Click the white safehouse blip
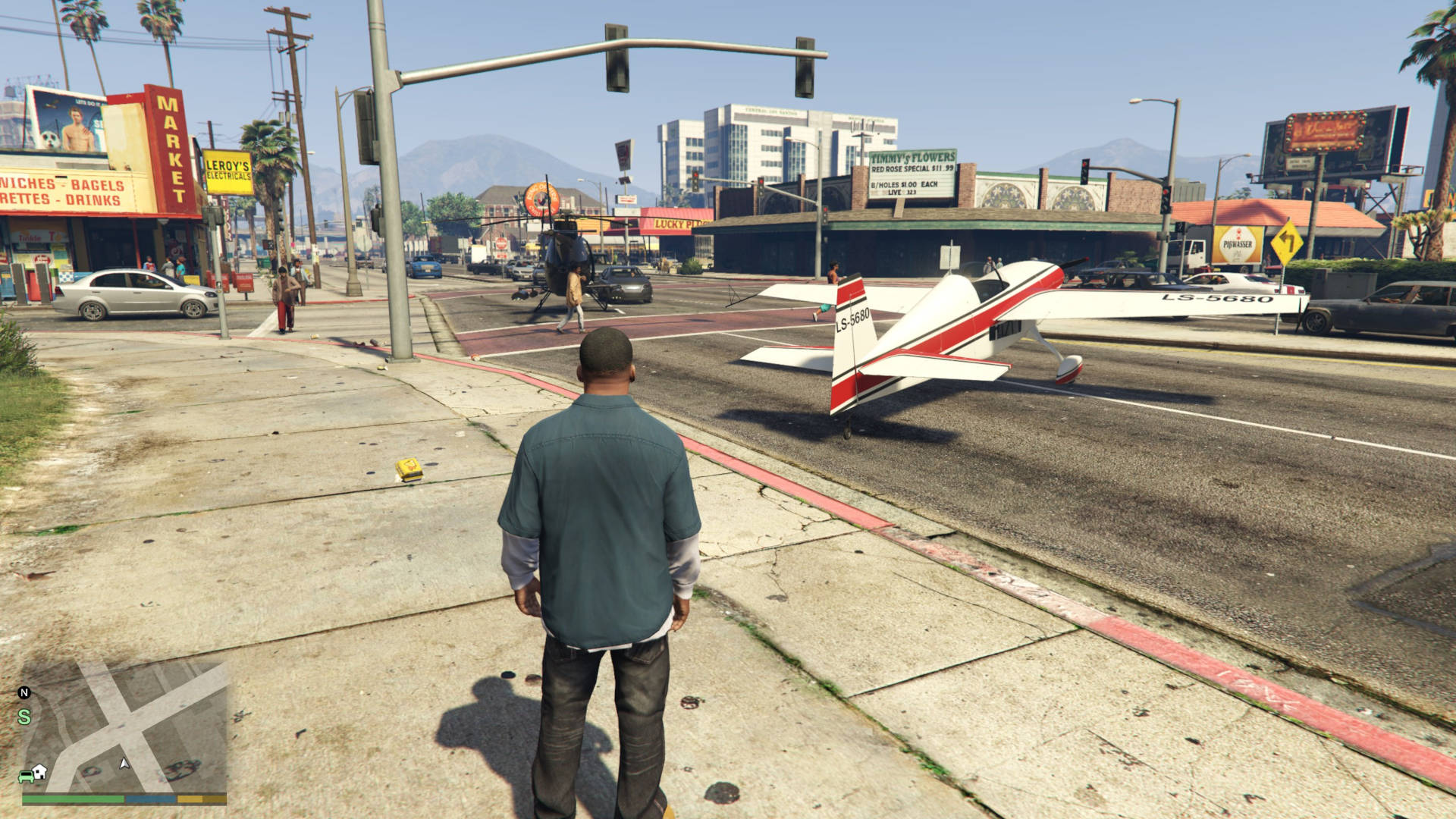1456x819 pixels. (39, 770)
